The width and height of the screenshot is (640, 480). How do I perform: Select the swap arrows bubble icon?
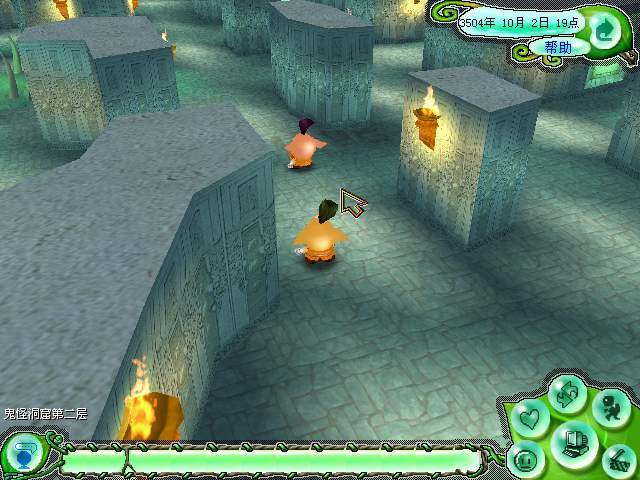coord(568,393)
